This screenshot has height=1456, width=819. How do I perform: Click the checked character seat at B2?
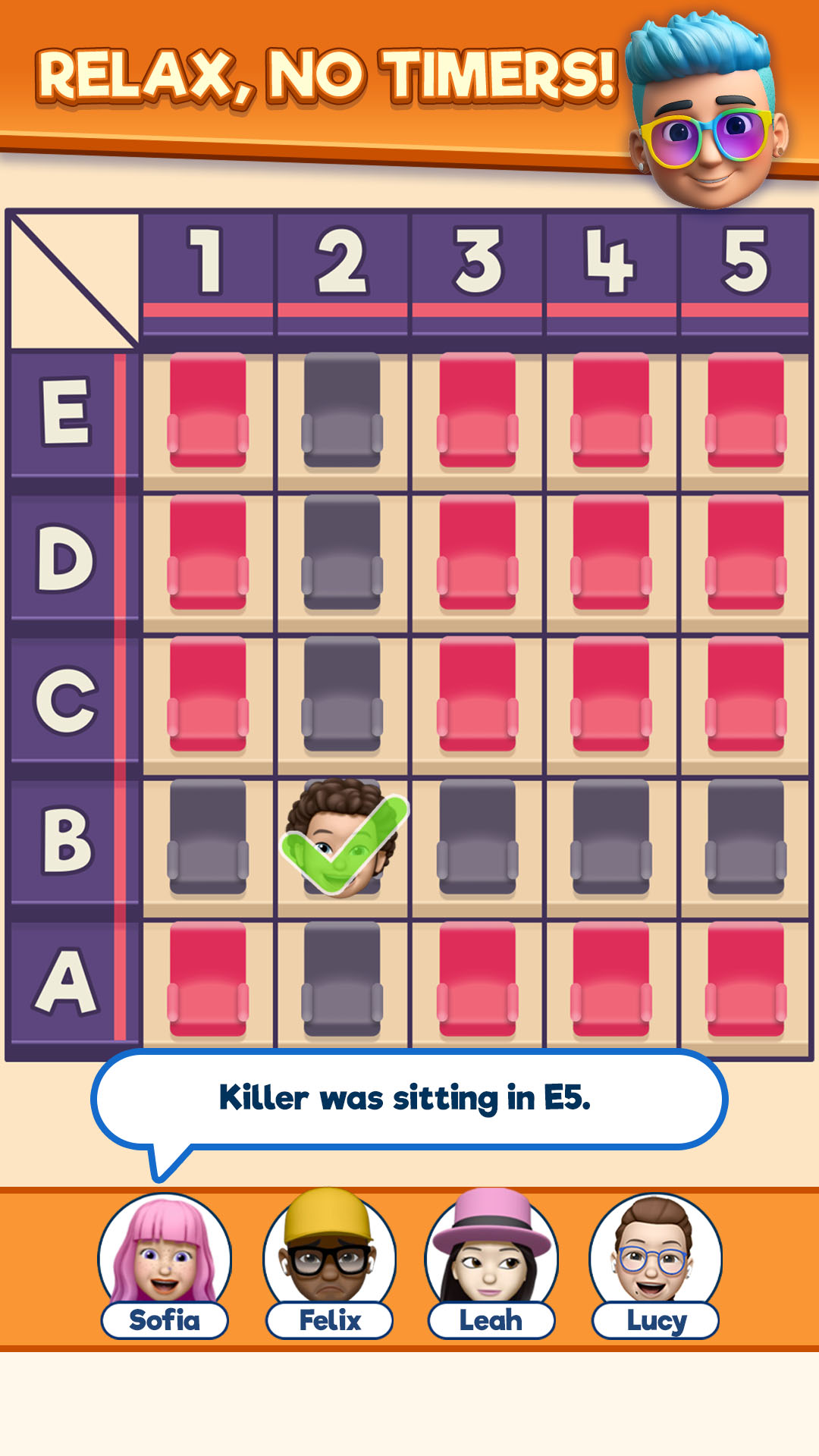click(342, 837)
